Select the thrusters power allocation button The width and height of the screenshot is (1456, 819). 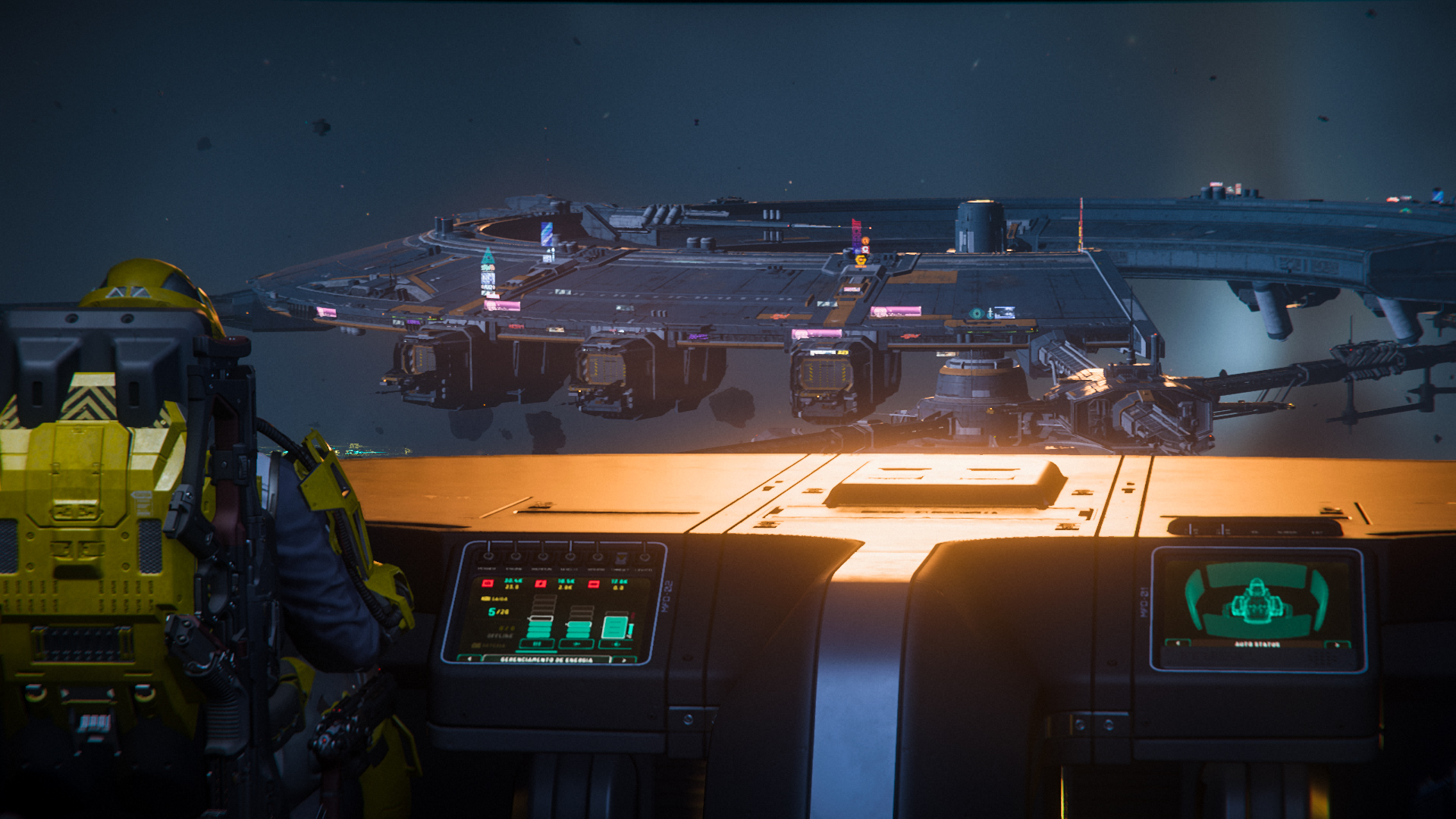576,644
